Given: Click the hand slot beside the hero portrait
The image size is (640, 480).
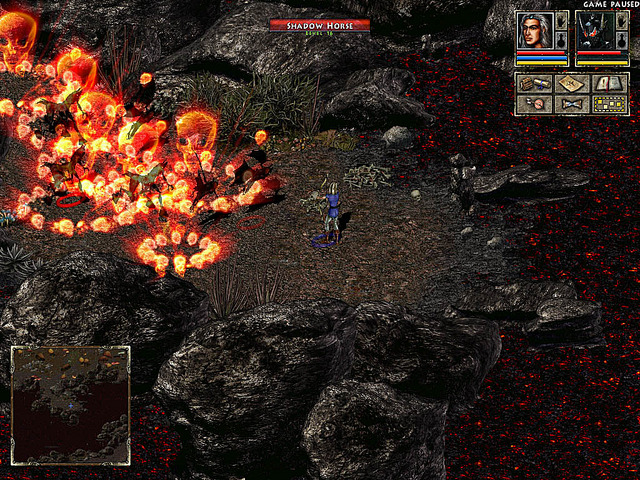Looking at the screenshot, I should pyautogui.click(x=561, y=21).
